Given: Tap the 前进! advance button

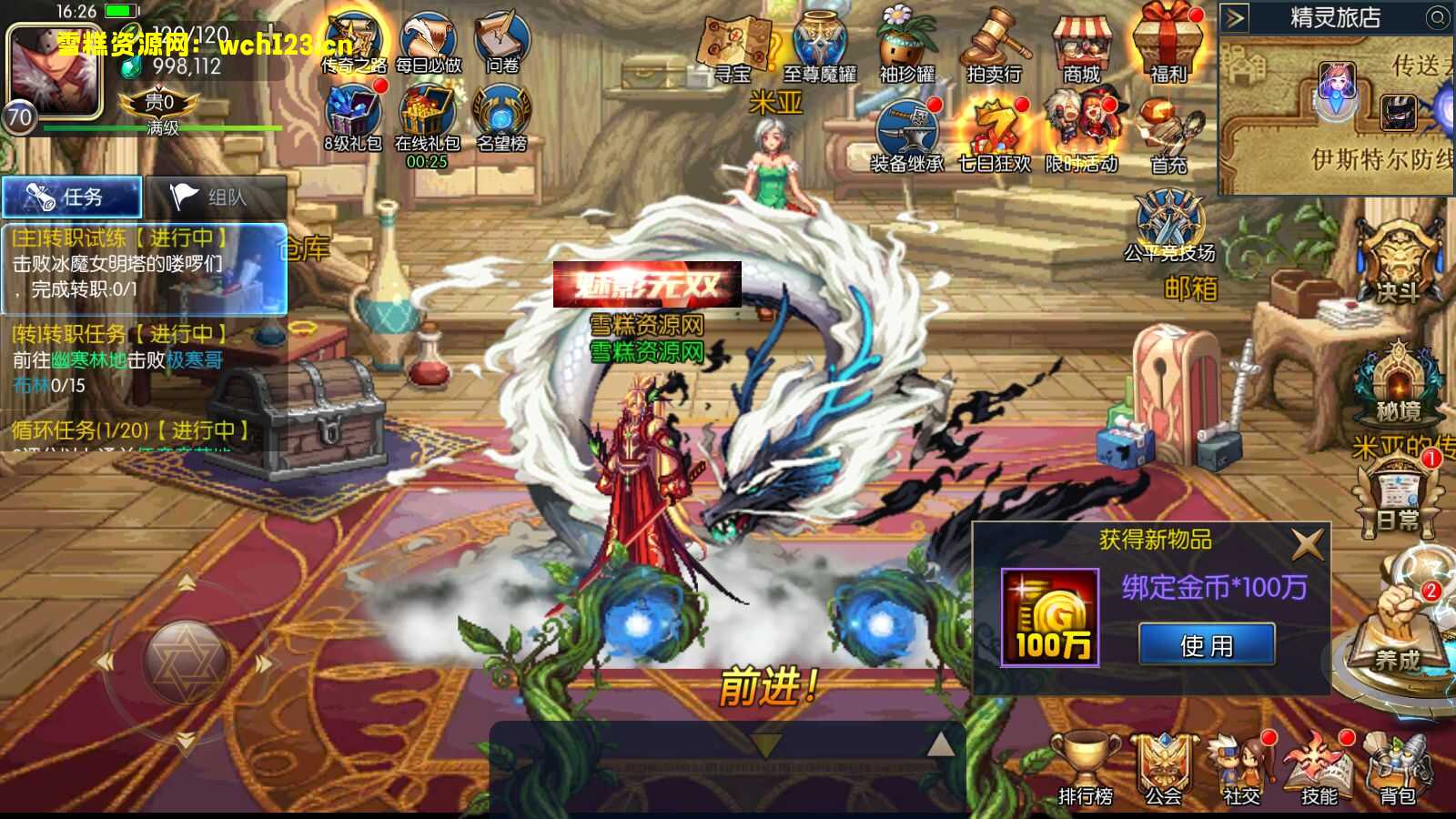Looking at the screenshot, I should (767, 685).
